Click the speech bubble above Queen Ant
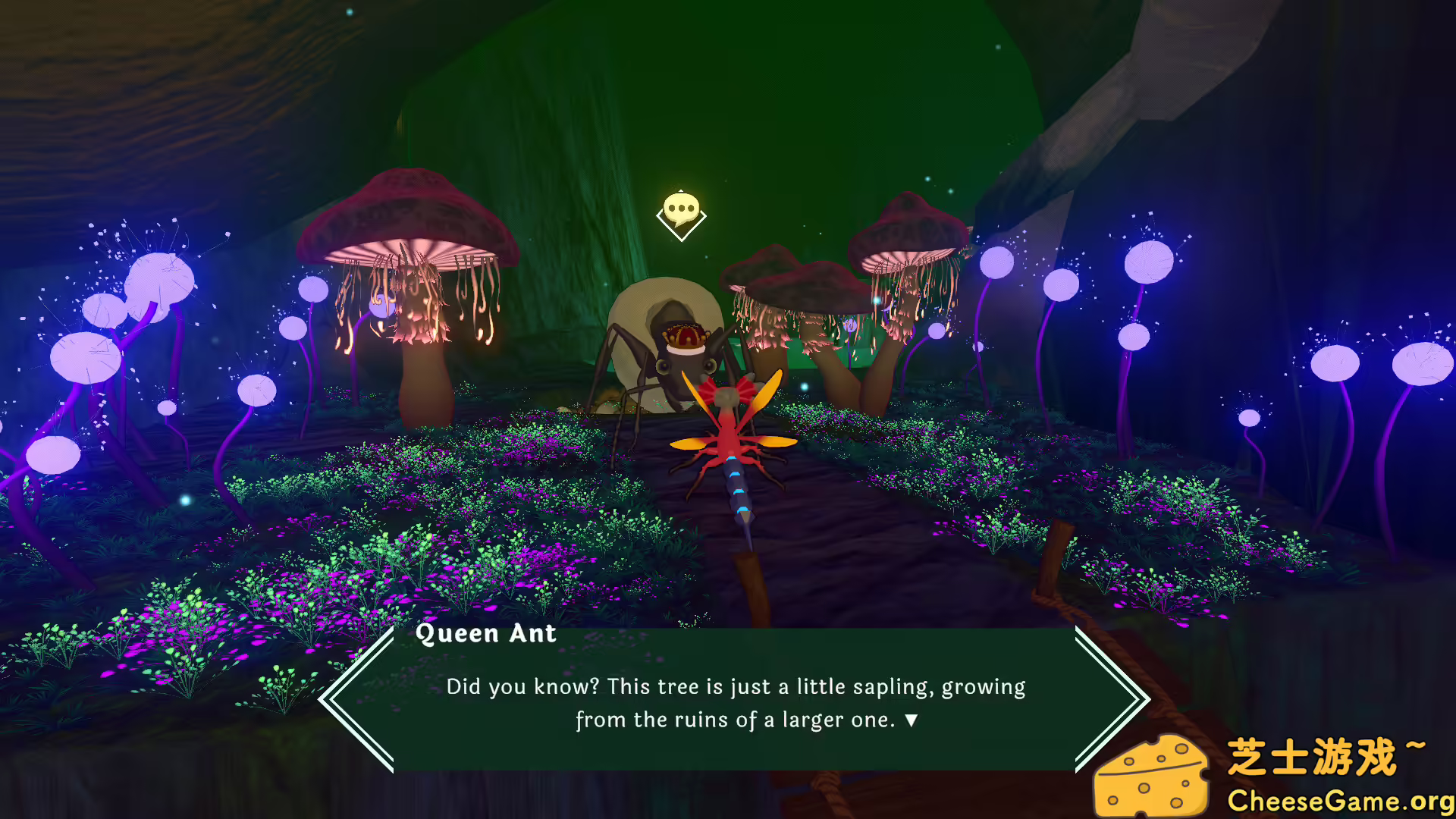1456x819 pixels. [681, 208]
